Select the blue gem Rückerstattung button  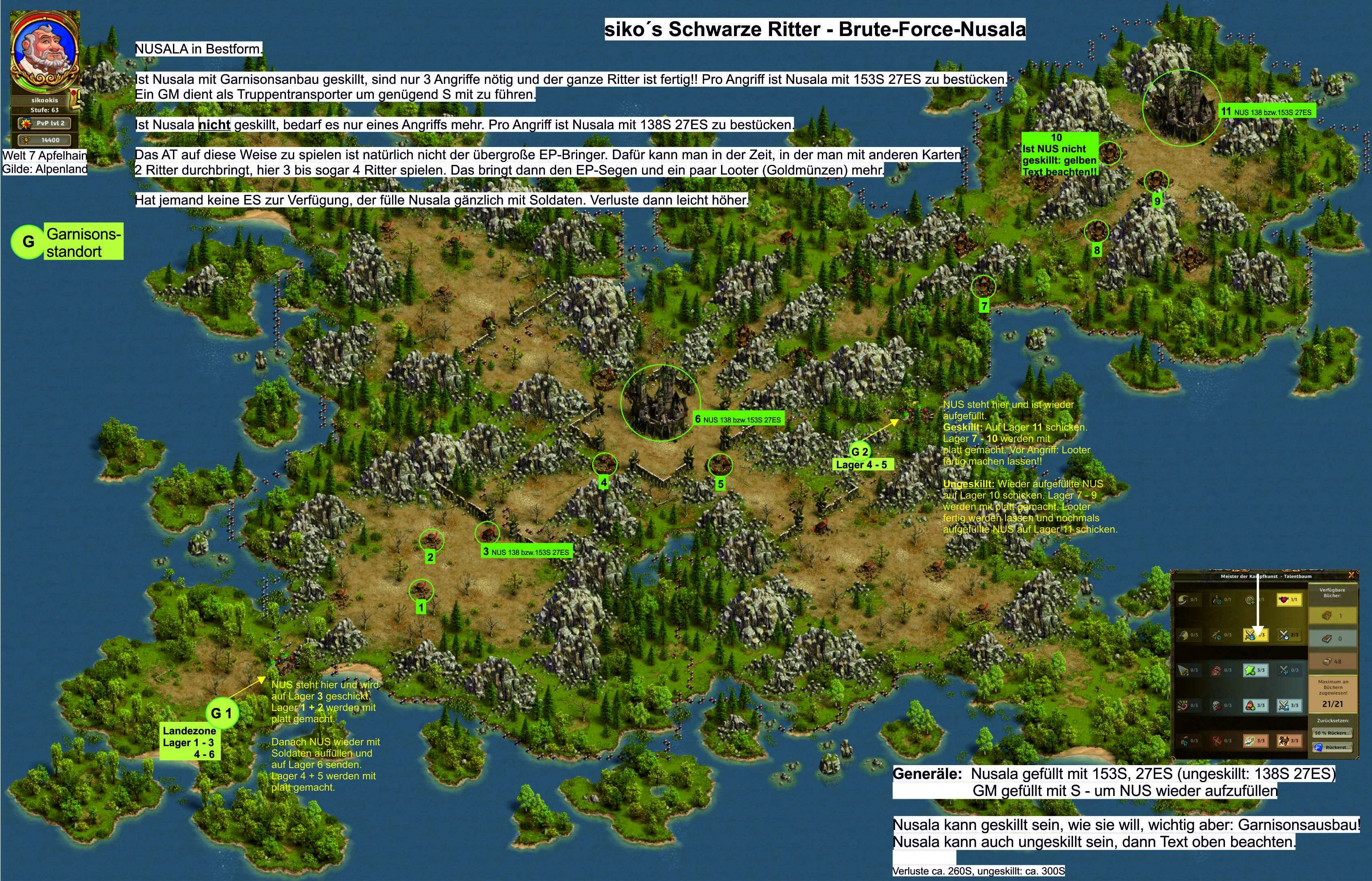[1332, 747]
